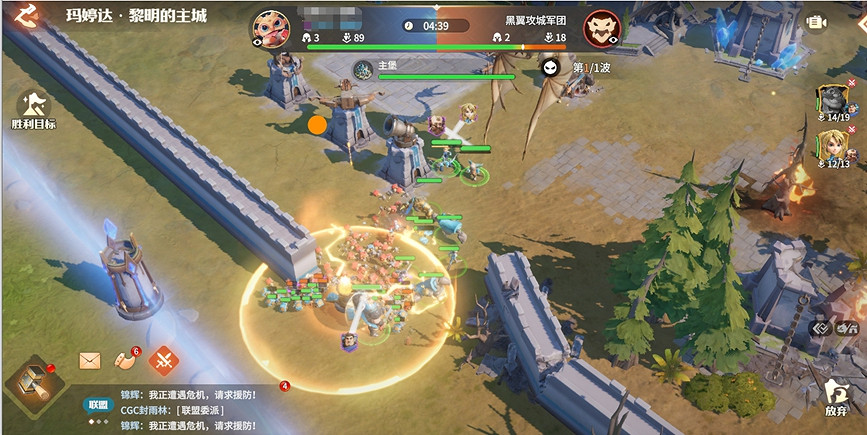Open the mail envelope icon
This screenshot has width=867, height=435.
pos(91,360)
